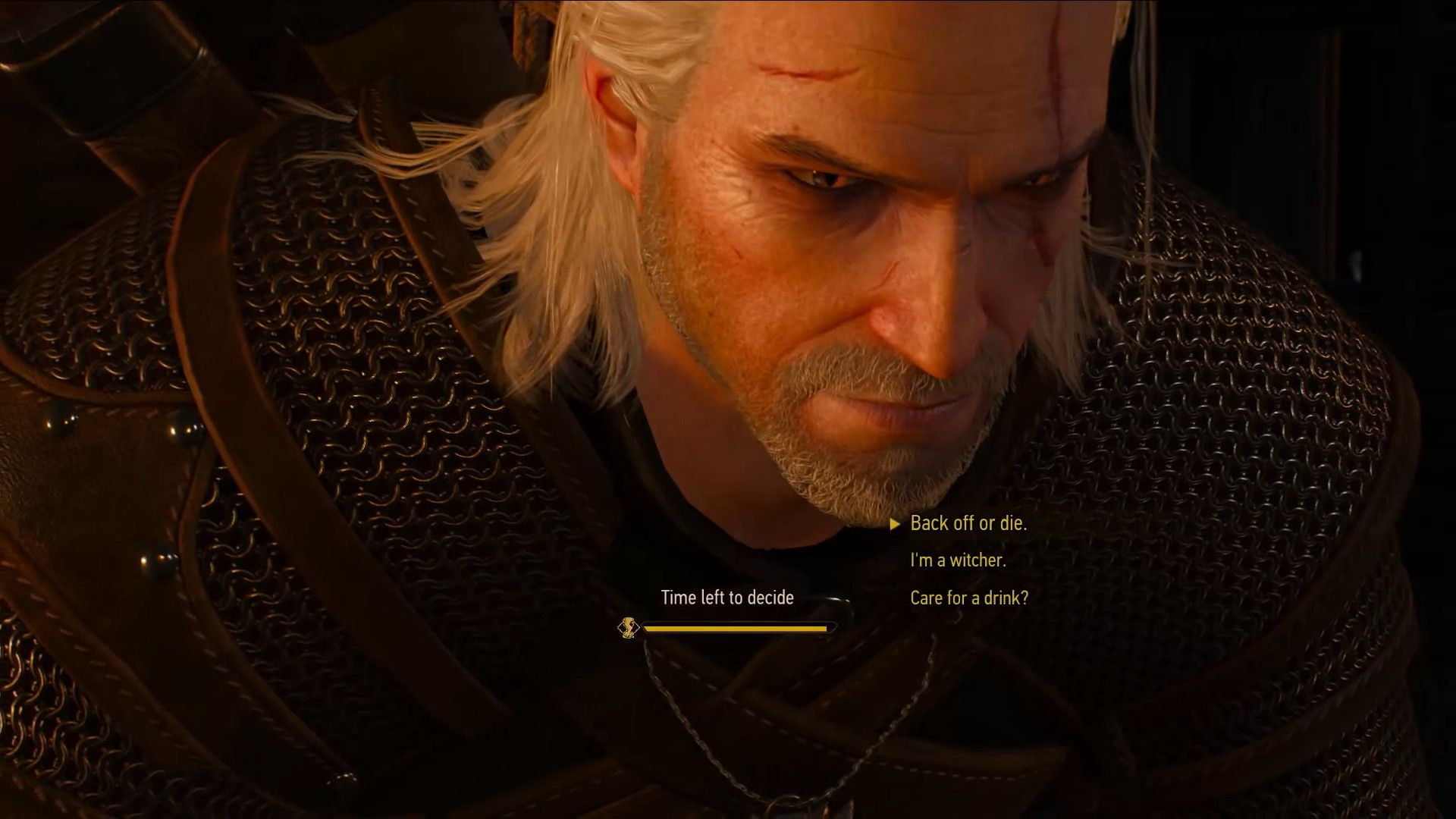Switch the active choice to 'Care for a drink?'

[x=968, y=598]
